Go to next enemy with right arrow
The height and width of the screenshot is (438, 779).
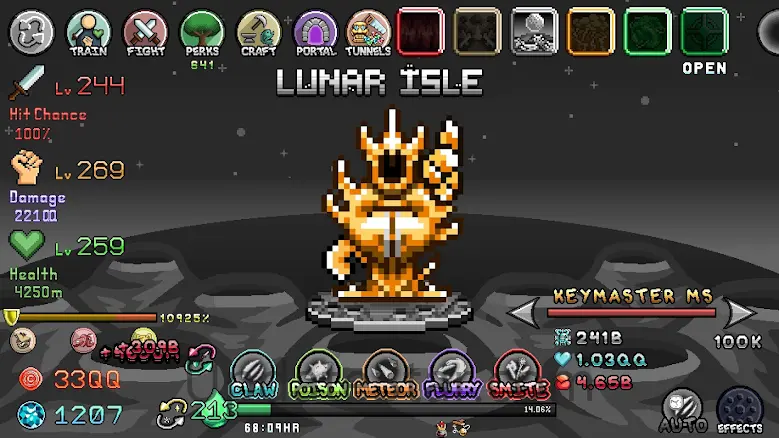click(742, 314)
